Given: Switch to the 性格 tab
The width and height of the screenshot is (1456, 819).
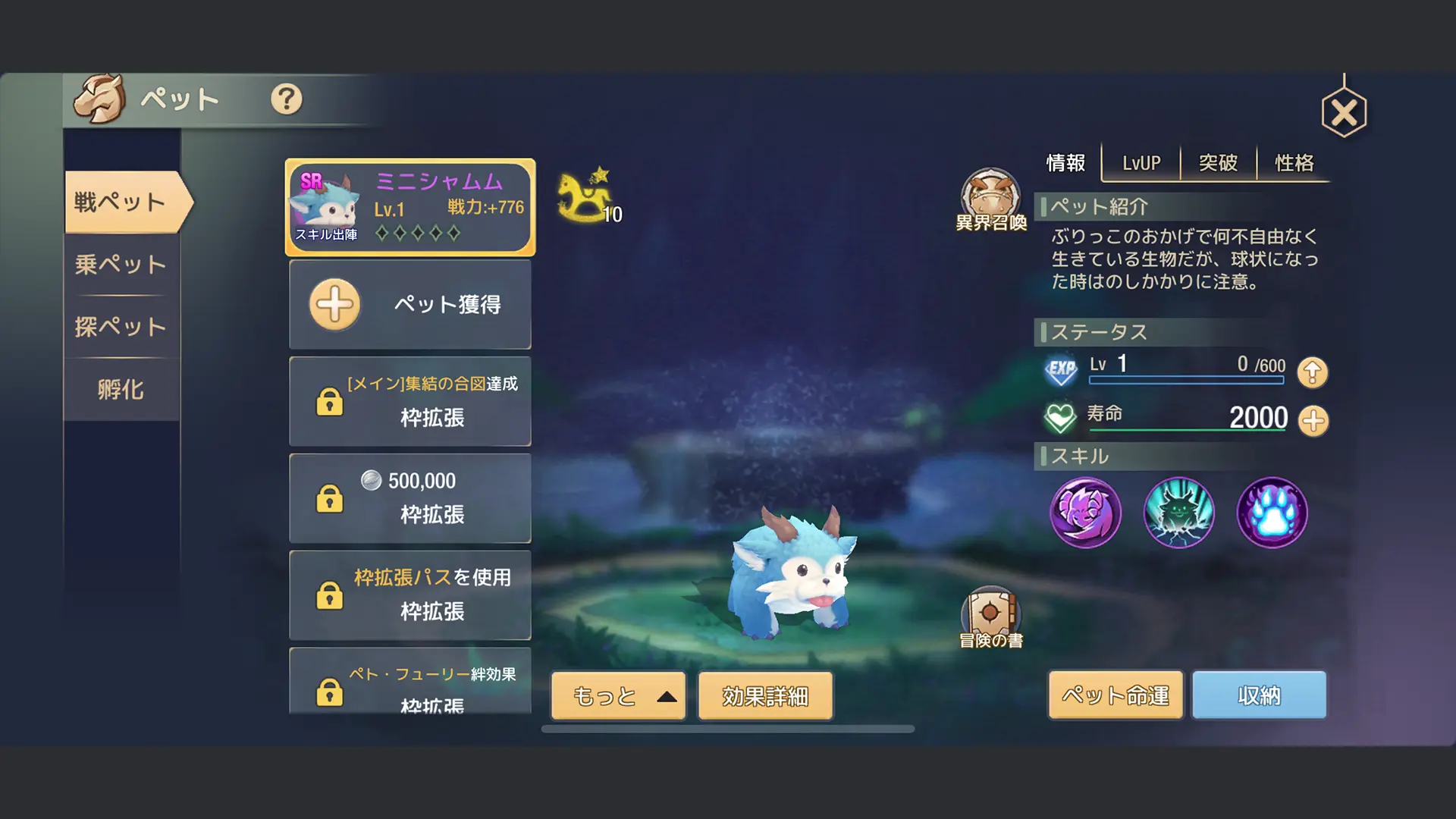Looking at the screenshot, I should pyautogui.click(x=1293, y=162).
